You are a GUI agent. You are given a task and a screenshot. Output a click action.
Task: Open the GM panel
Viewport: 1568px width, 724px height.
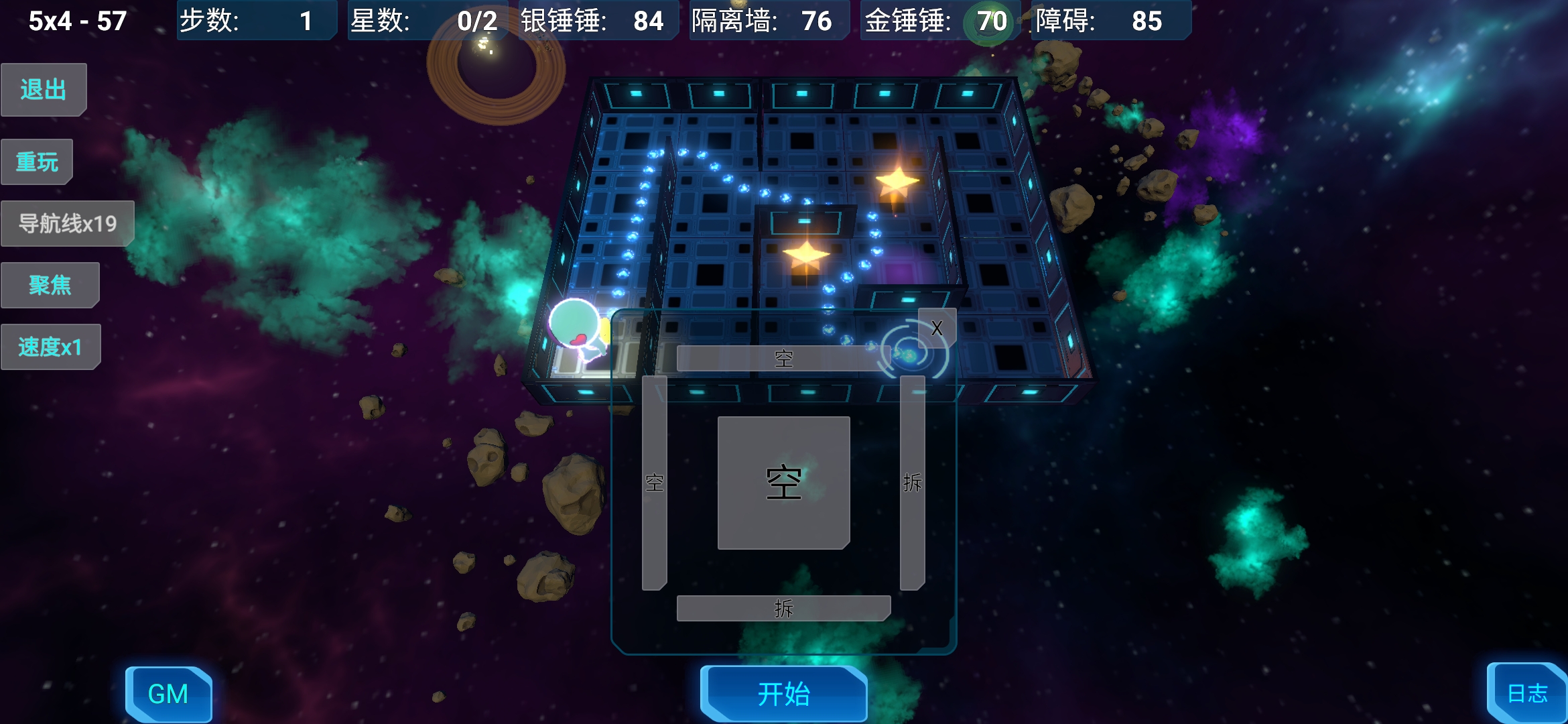[x=170, y=695]
